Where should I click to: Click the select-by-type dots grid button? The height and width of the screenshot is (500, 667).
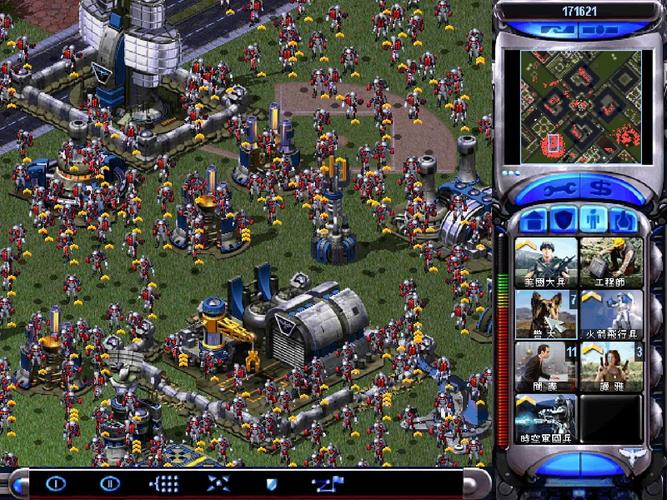(163, 484)
